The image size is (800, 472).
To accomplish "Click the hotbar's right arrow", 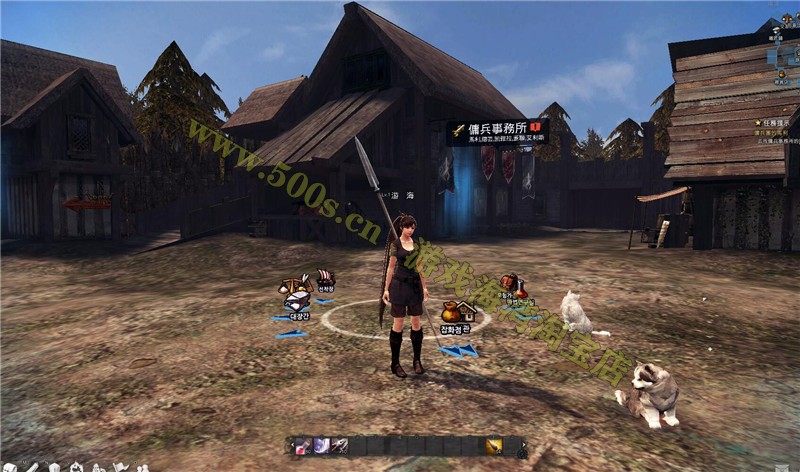I will (x=523, y=446).
